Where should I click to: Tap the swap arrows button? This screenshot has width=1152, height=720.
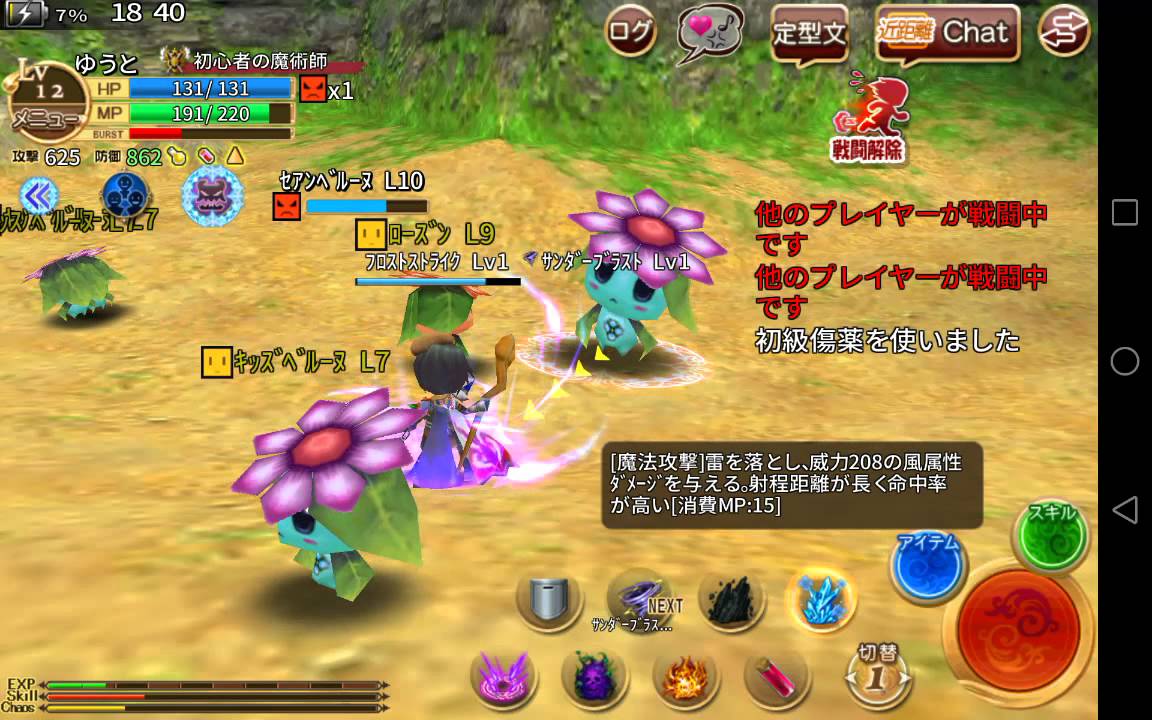1064,31
